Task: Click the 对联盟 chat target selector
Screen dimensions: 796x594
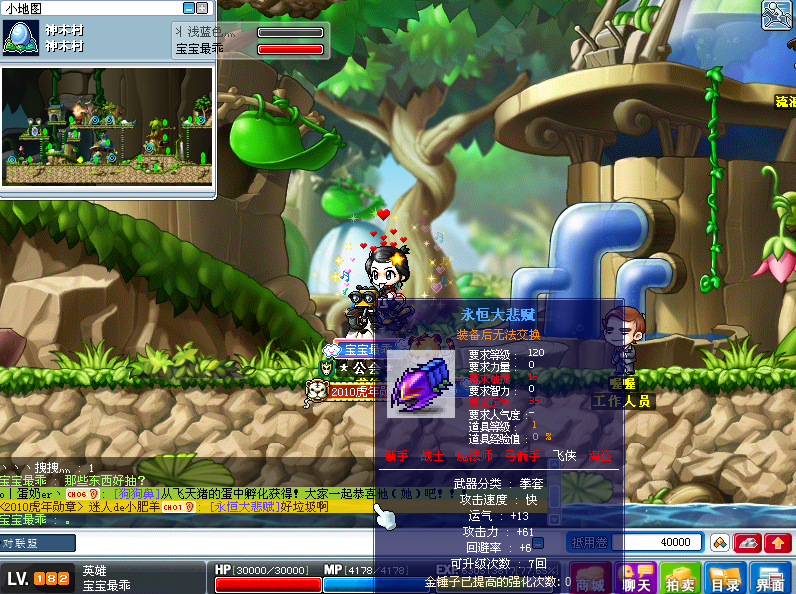Action: point(37,543)
